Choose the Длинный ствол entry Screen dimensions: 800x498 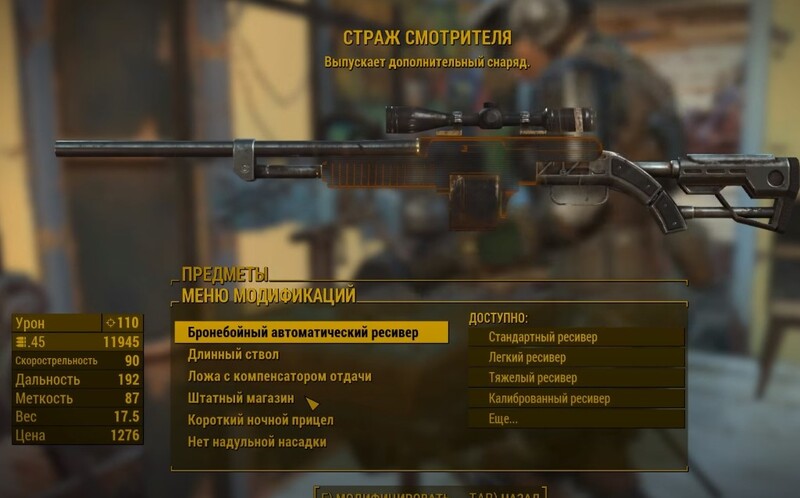(234, 355)
